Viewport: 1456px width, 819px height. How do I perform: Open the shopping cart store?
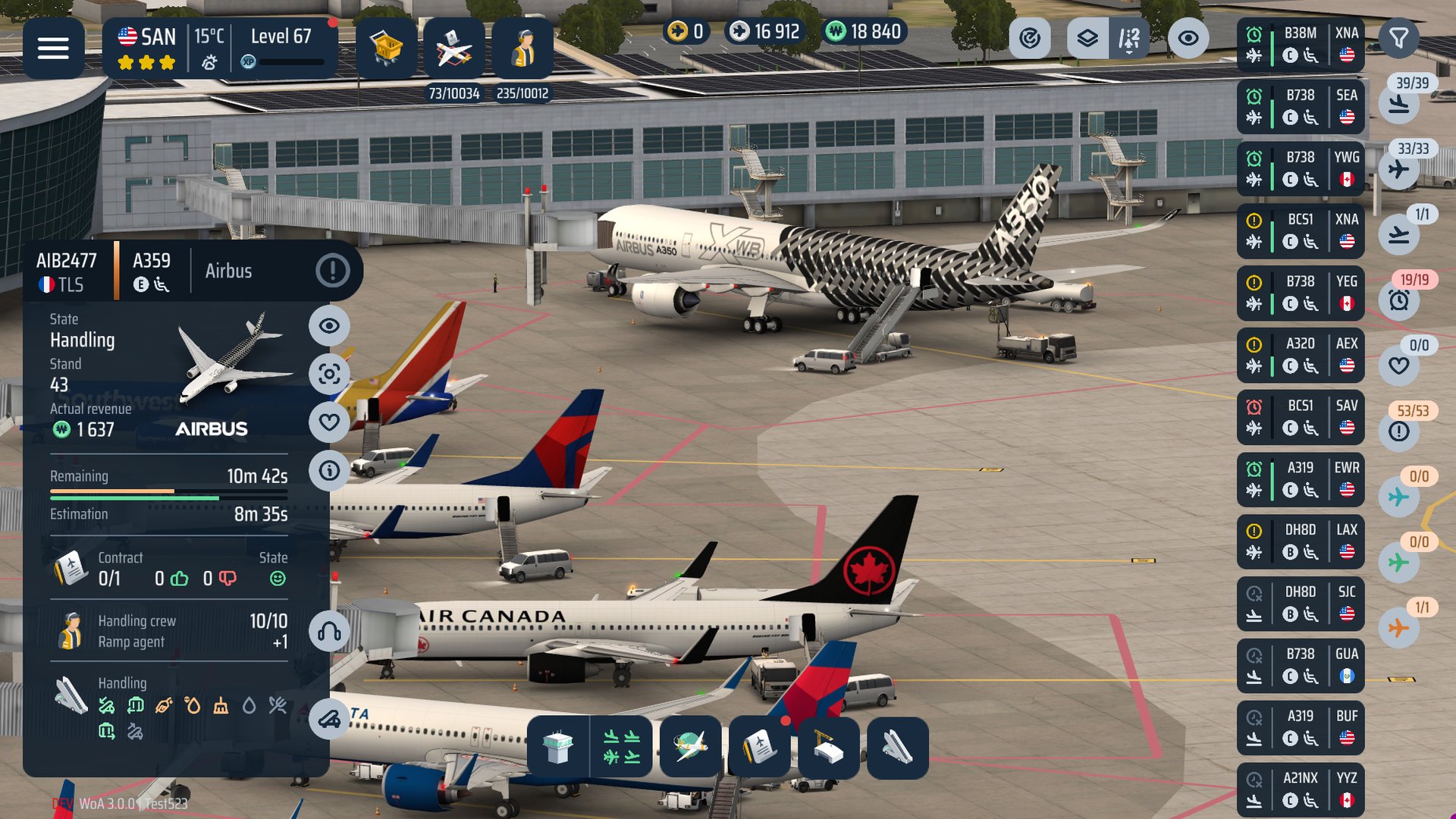click(x=386, y=49)
